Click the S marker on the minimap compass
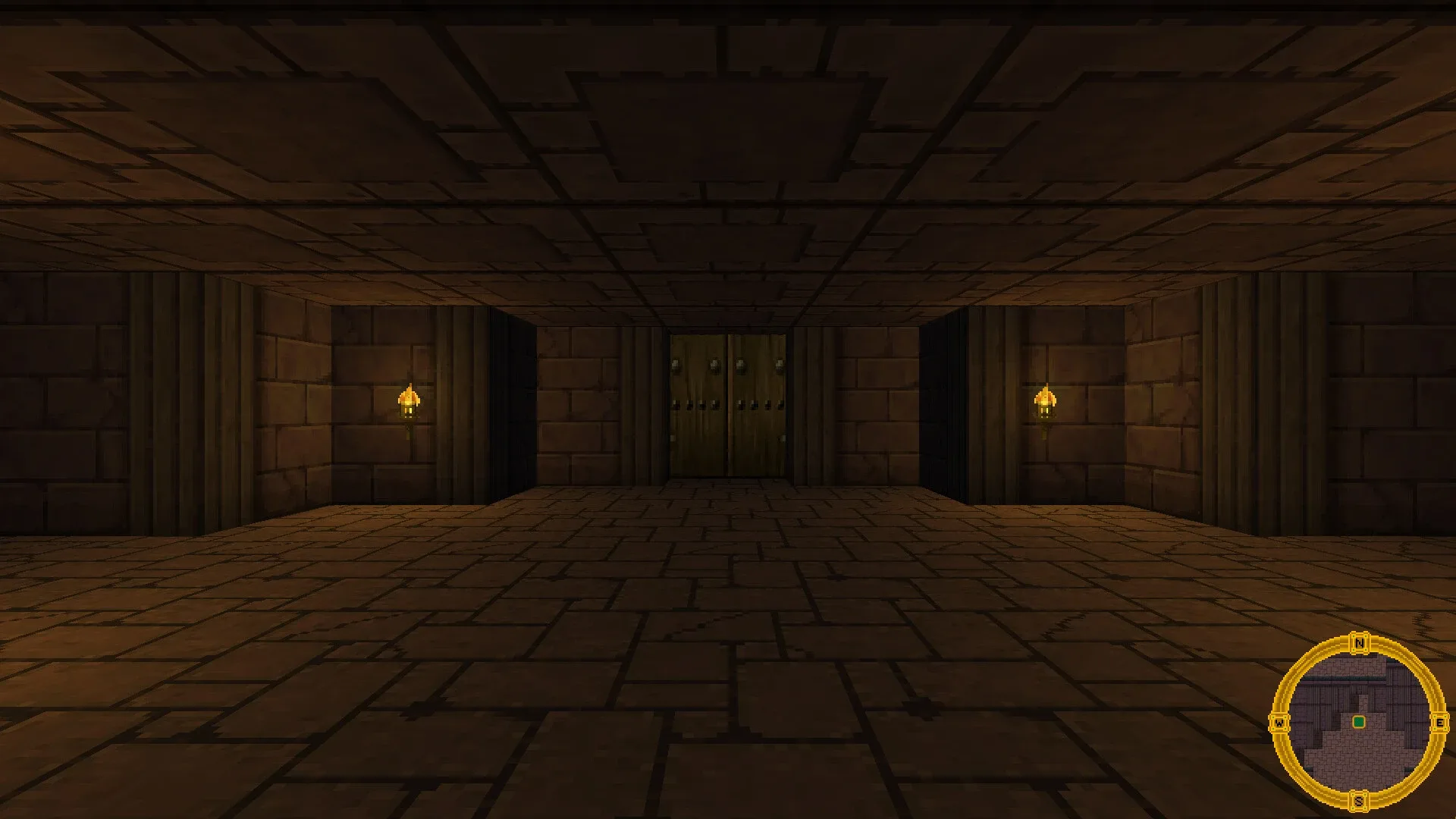Screen dimensions: 1456x819 (x=1359, y=800)
